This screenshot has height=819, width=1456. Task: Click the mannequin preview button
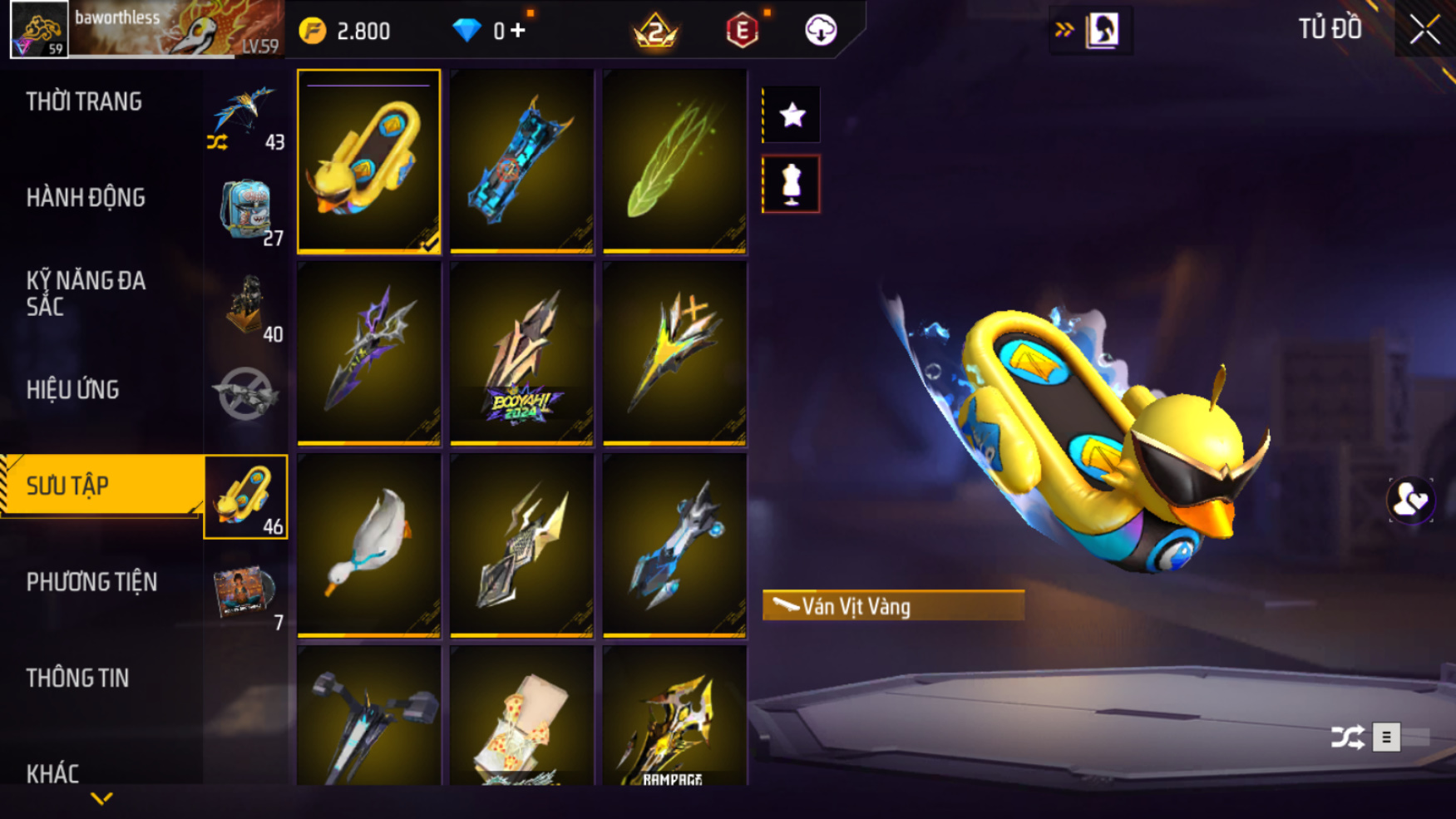point(792,184)
